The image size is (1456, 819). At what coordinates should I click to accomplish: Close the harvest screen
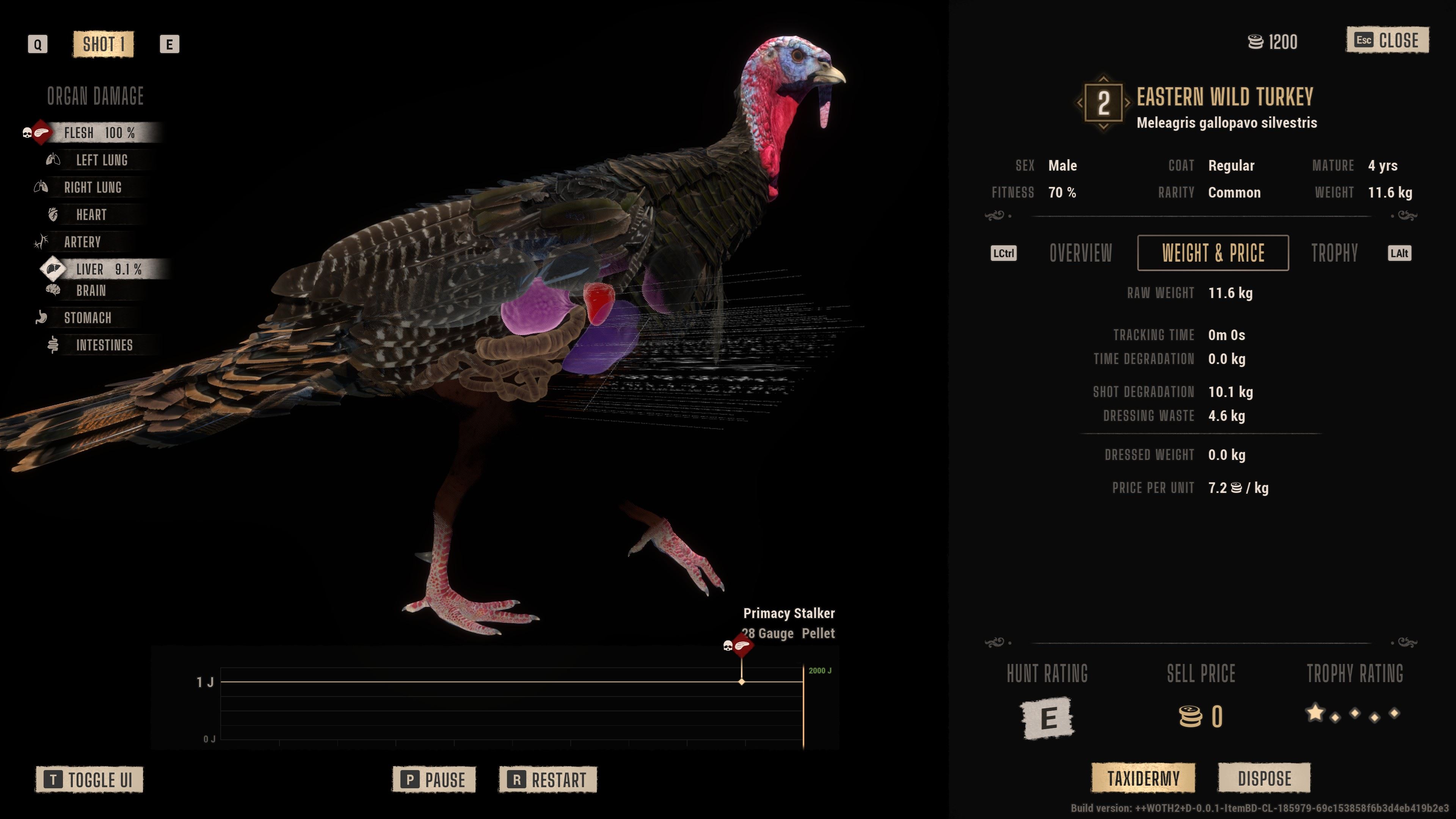(x=1388, y=41)
